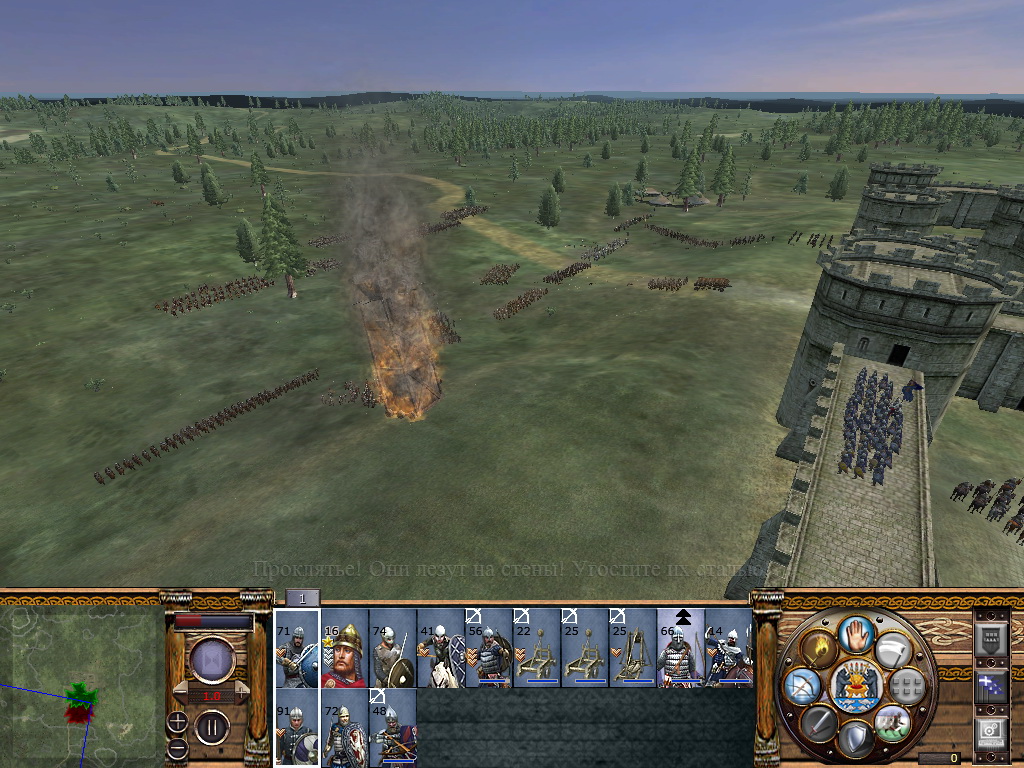
Task: Toggle guard mode shield icon
Action: click(x=856, y=738)
